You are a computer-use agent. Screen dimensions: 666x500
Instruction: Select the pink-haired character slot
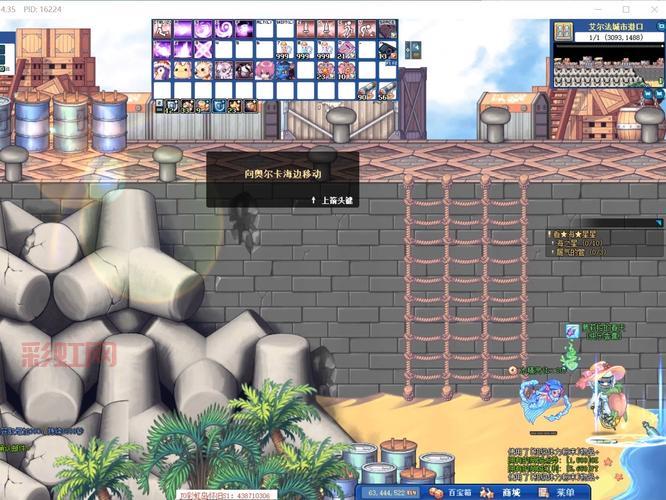pos(265,69)
